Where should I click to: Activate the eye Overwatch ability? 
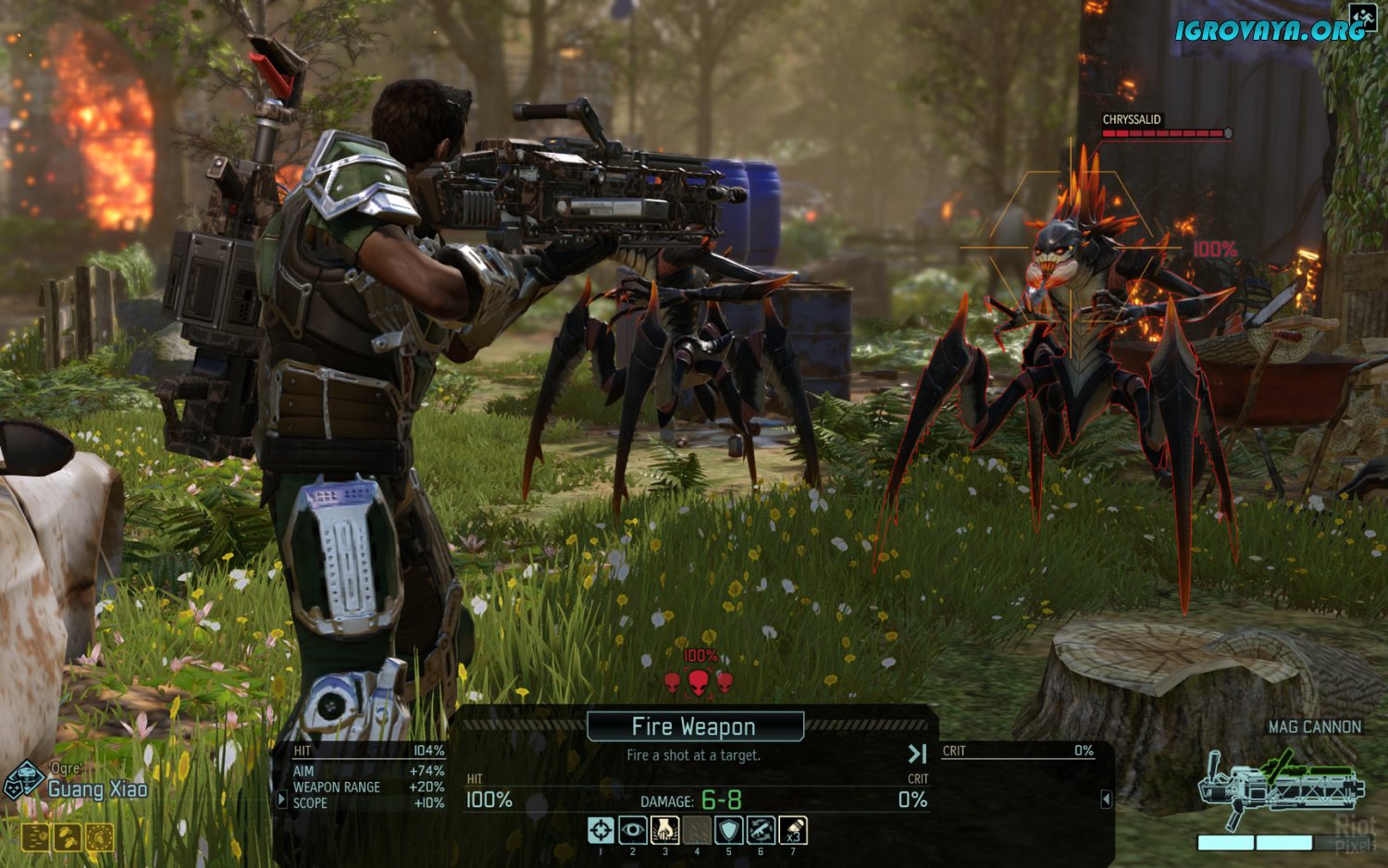click(633, 830)
